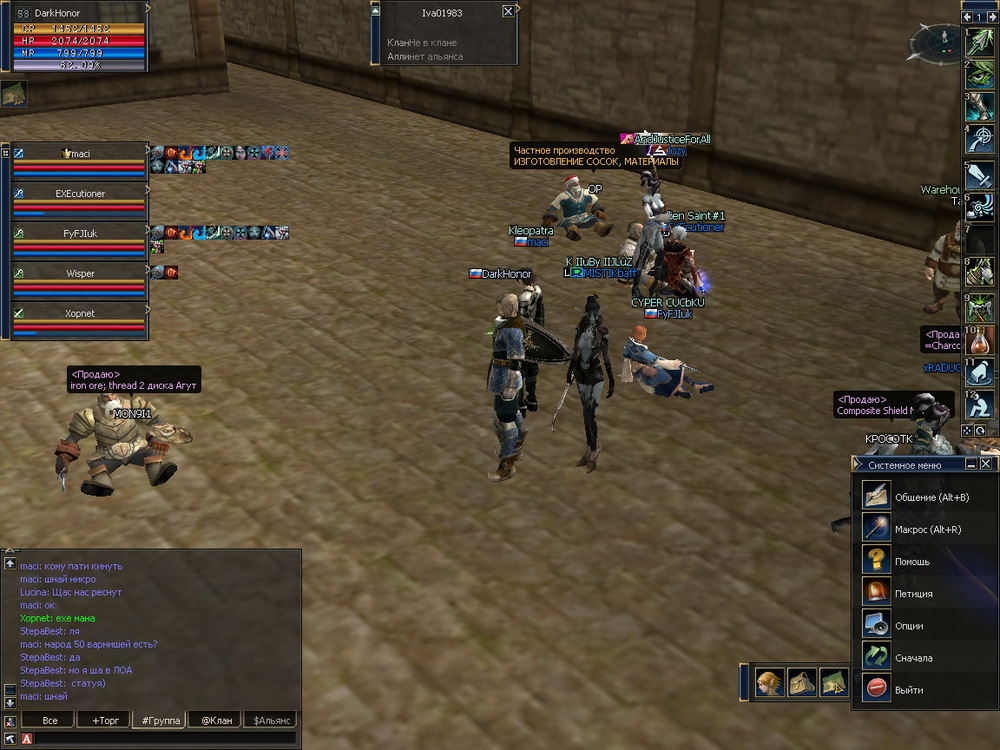This screenshot has width=1000, height=750.
Task: Open the inventory bag icon
Action: (x=802, y=682)
